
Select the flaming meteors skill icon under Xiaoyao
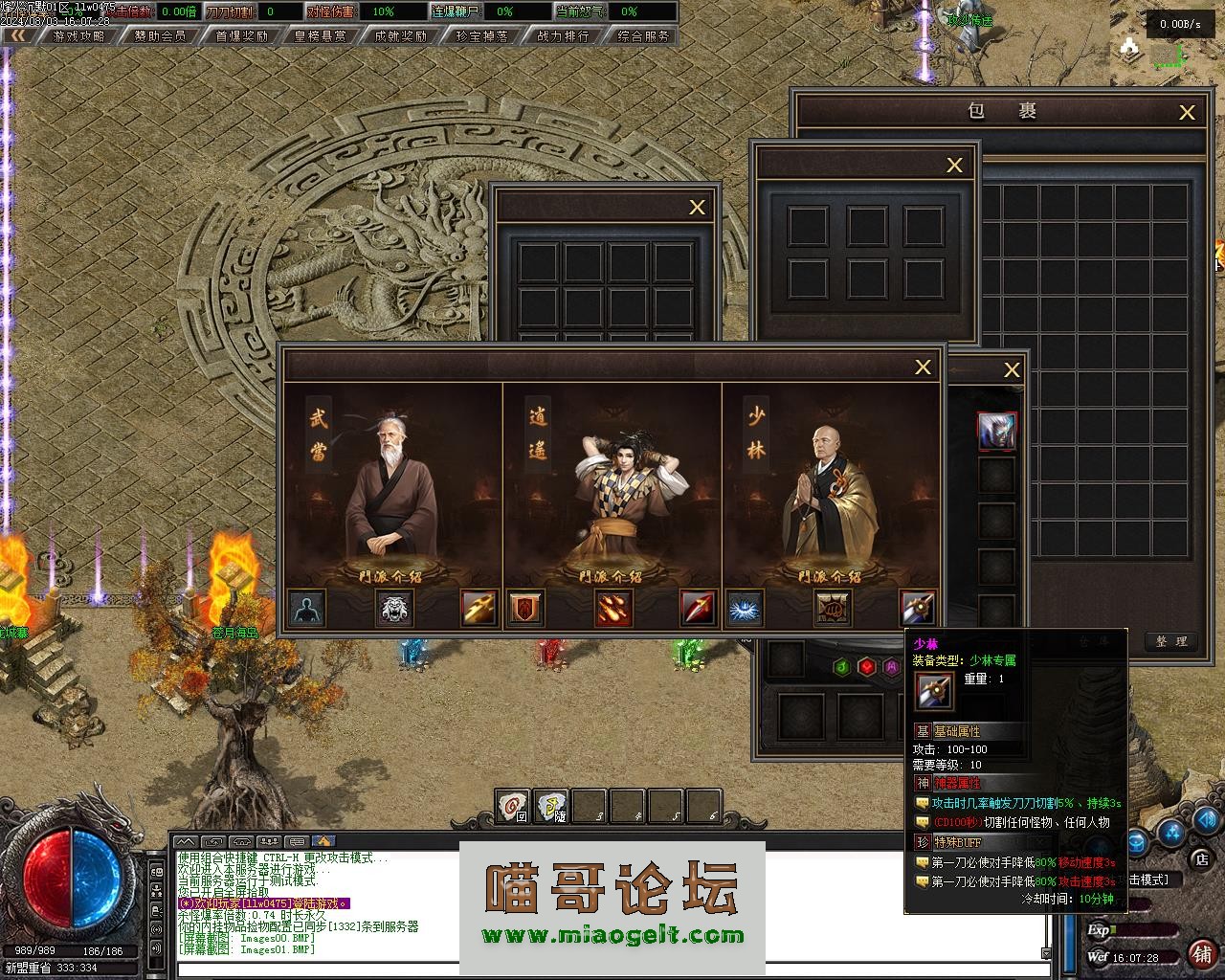click(613, 609)
